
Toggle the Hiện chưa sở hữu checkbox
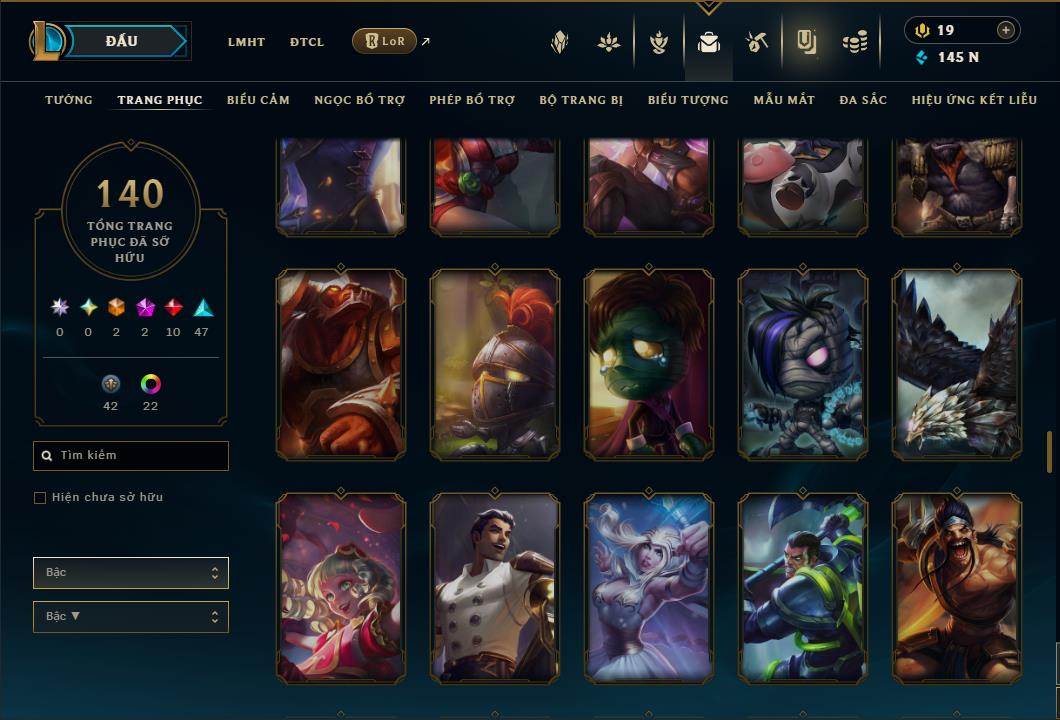coord(40,498)
